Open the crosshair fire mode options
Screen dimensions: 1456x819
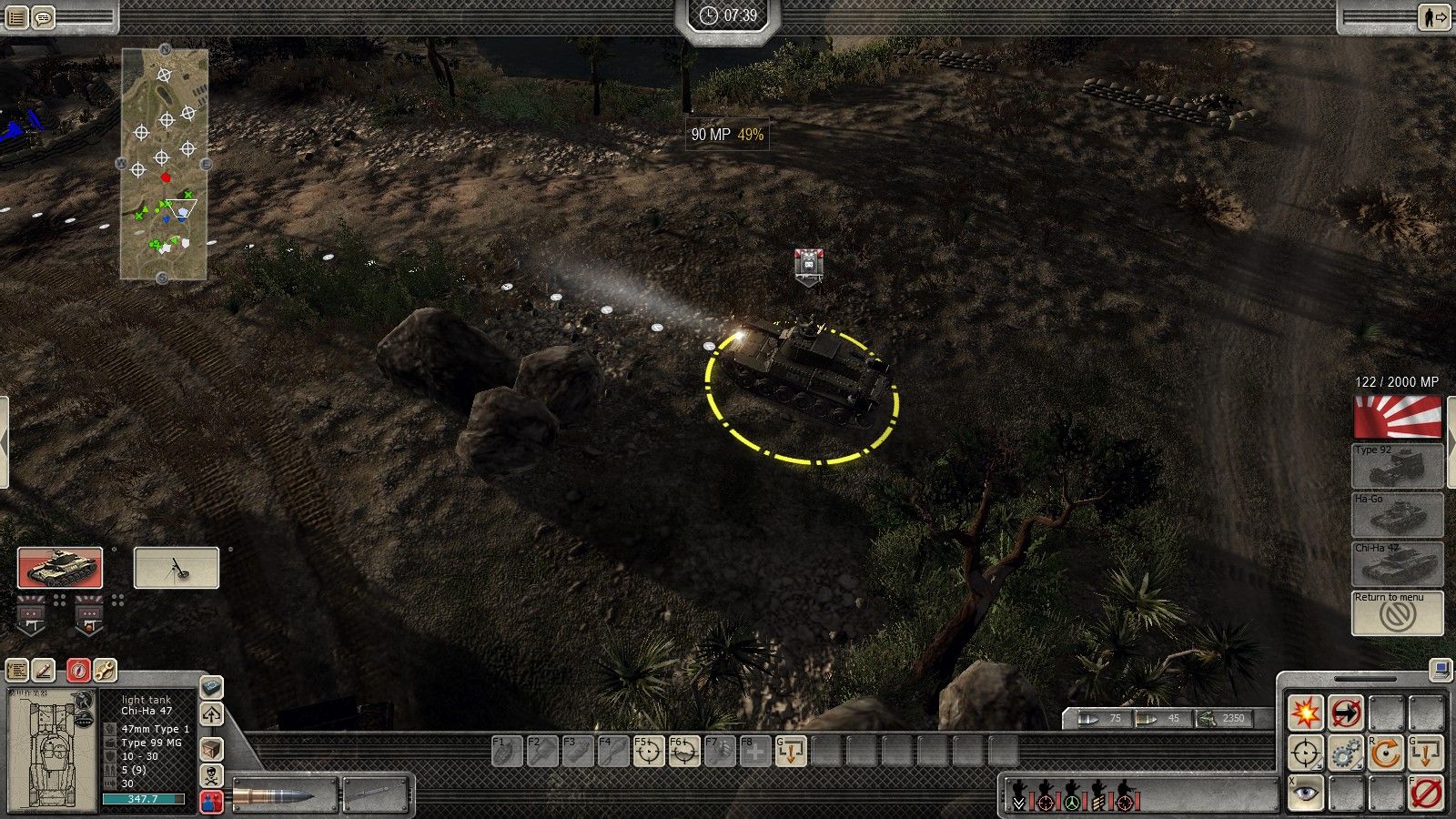click(1306, 753)
